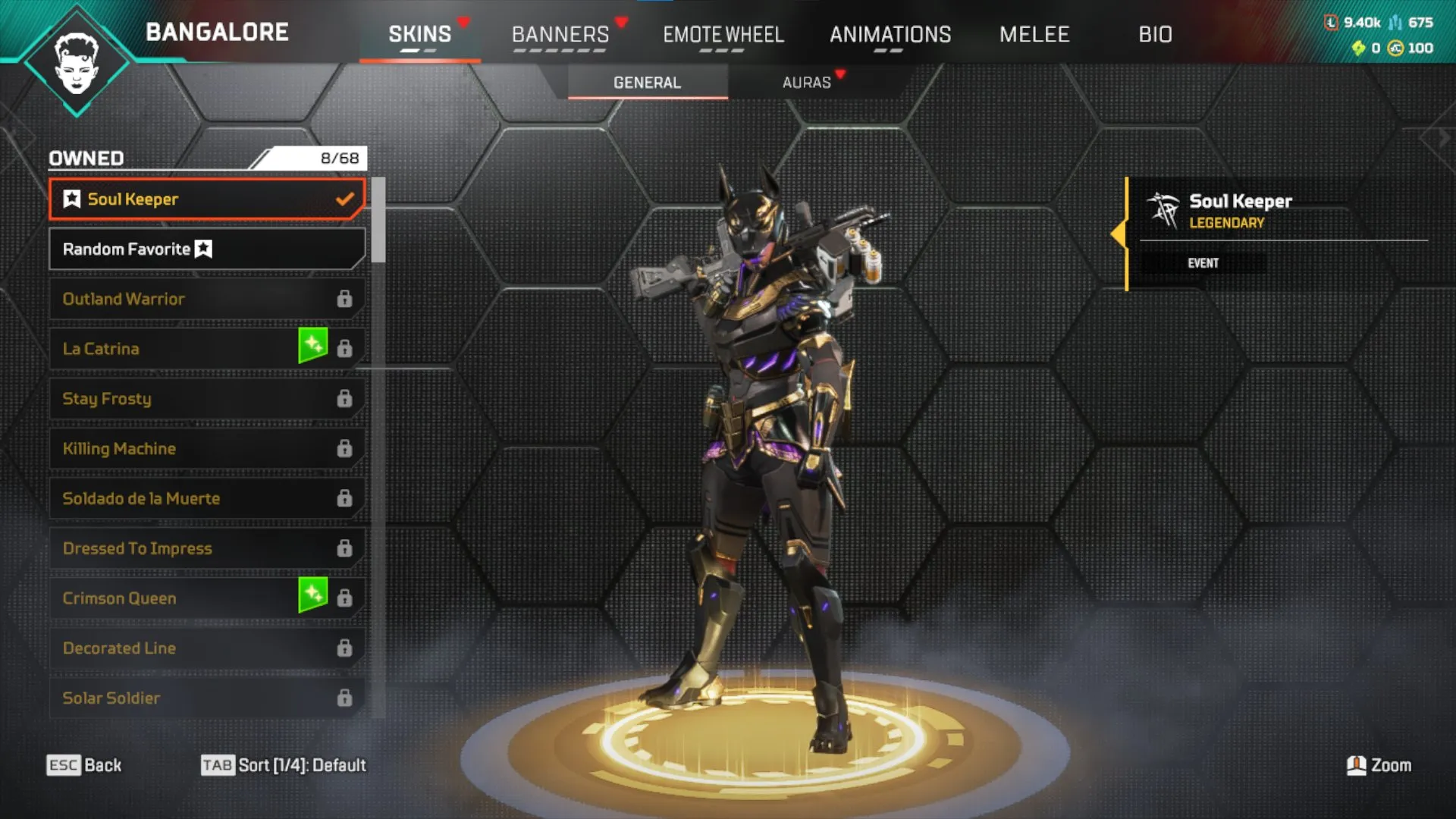Open the ANIMATIONS tab
Screen dimensions: 1456x819
tap(891, 34)
